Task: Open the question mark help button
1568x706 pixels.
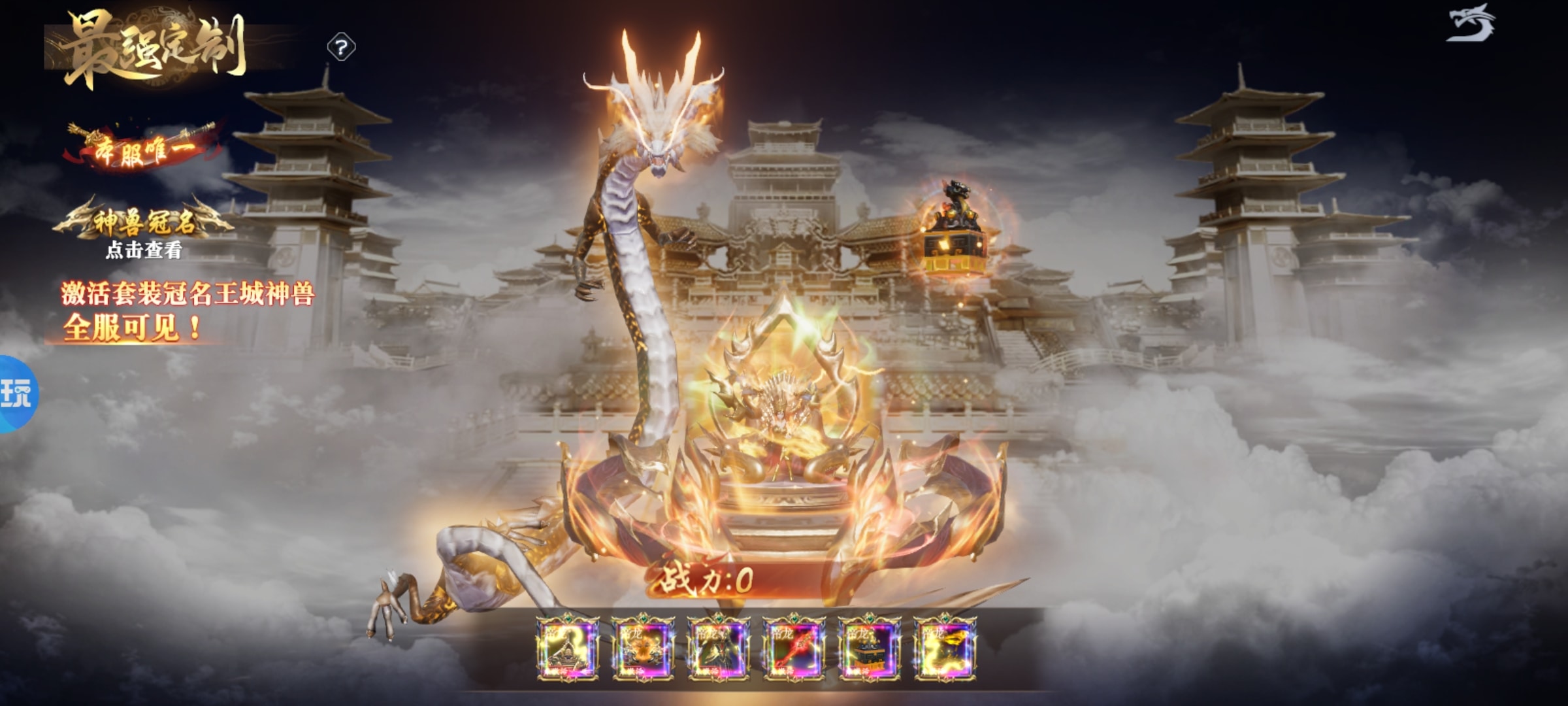Action: click(341, 48)
